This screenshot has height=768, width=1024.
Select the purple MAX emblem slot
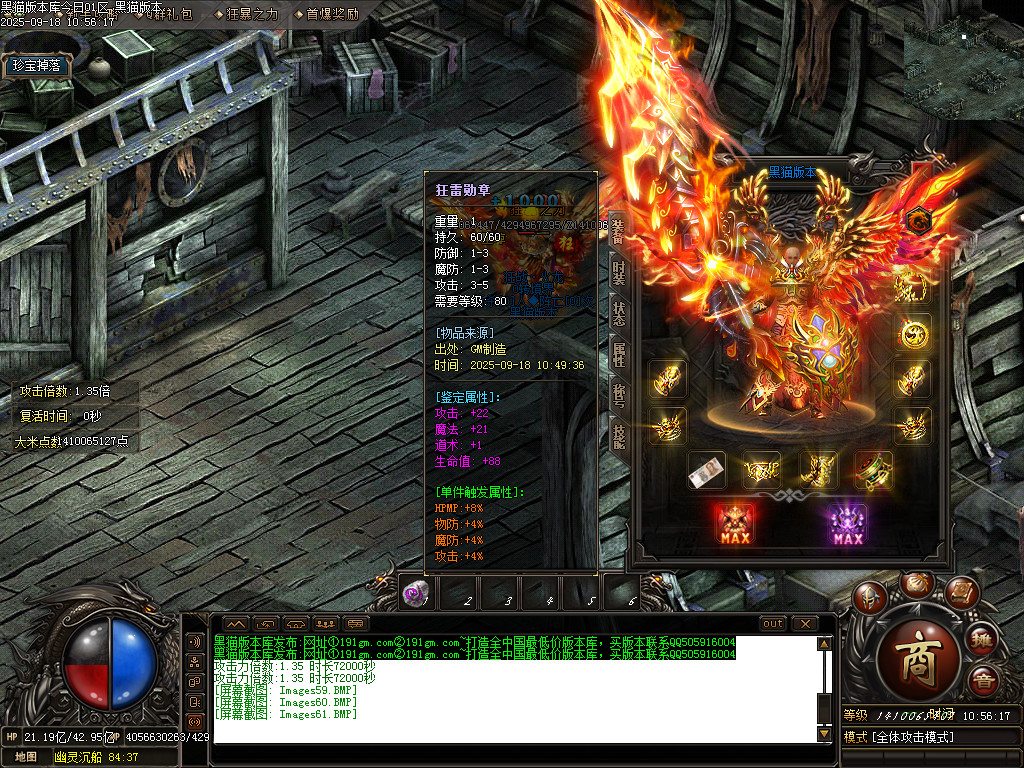click(x=847, y=524)
